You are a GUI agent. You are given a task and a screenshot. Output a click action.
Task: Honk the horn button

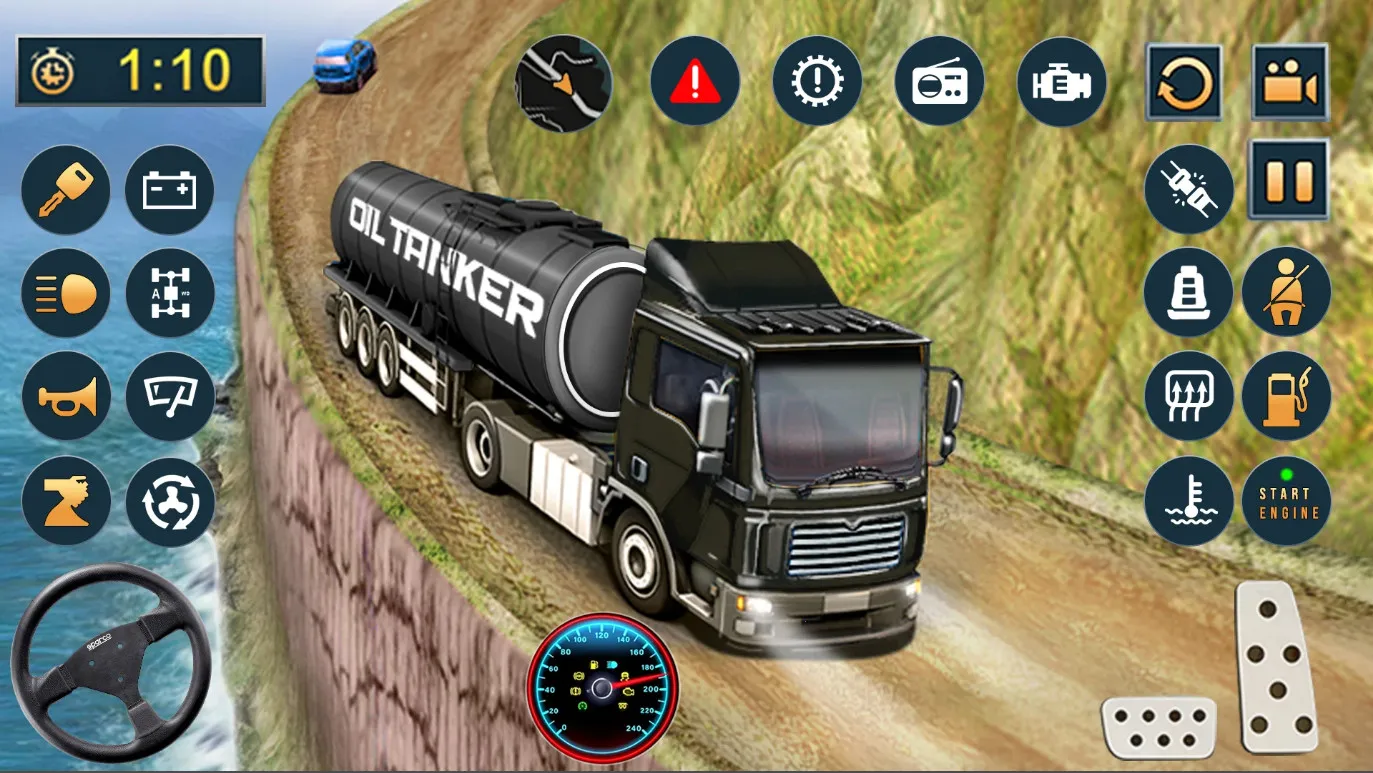[x=66, y=397]
